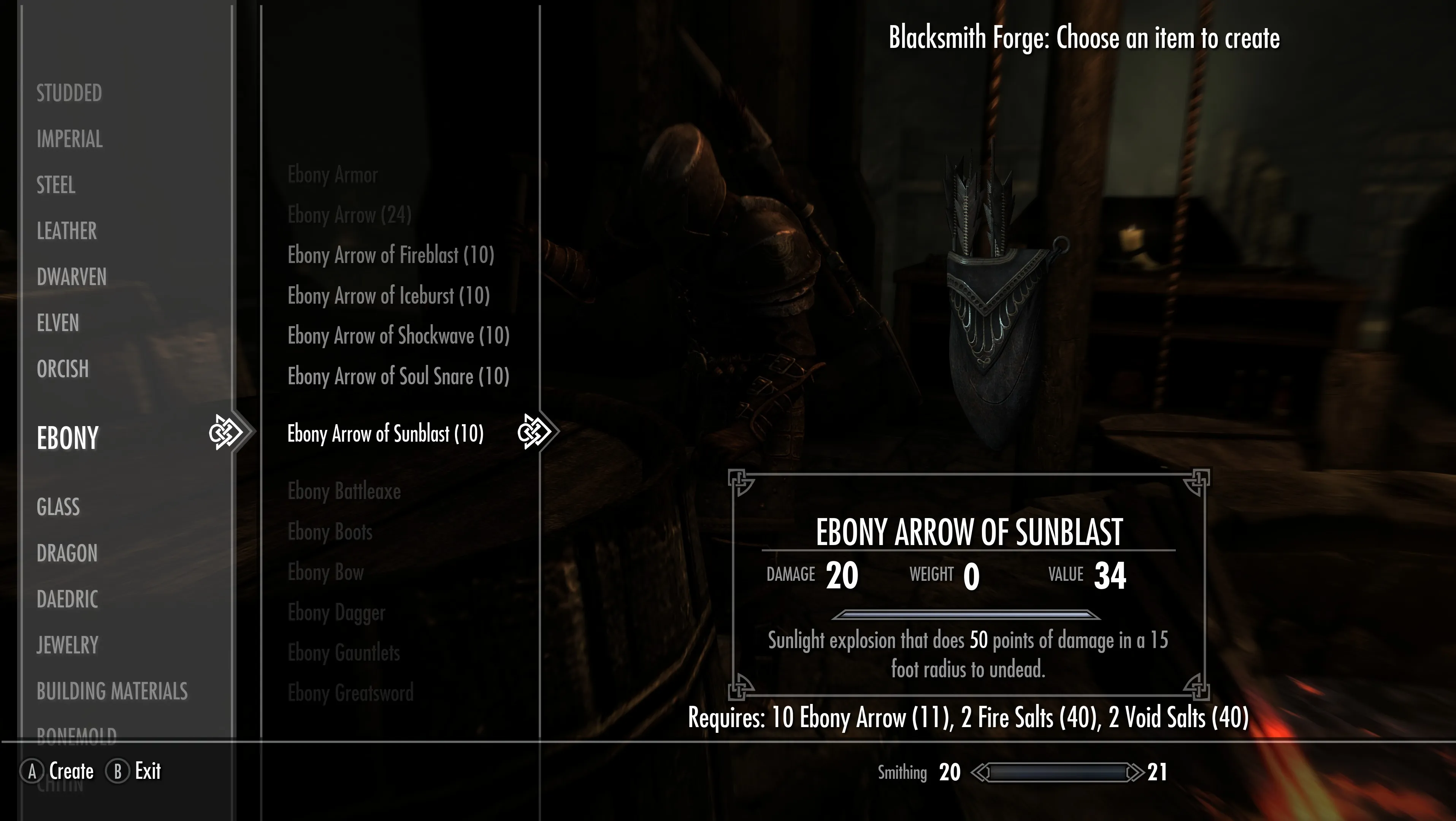
Task: Switch to Dwarven items
Action: pos(71,277)
